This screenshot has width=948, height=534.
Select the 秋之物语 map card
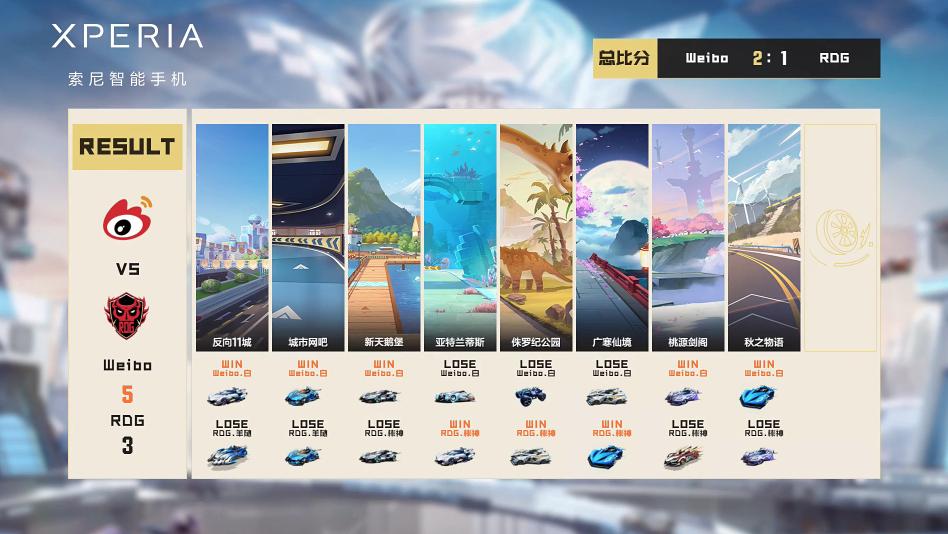point(764,237)
